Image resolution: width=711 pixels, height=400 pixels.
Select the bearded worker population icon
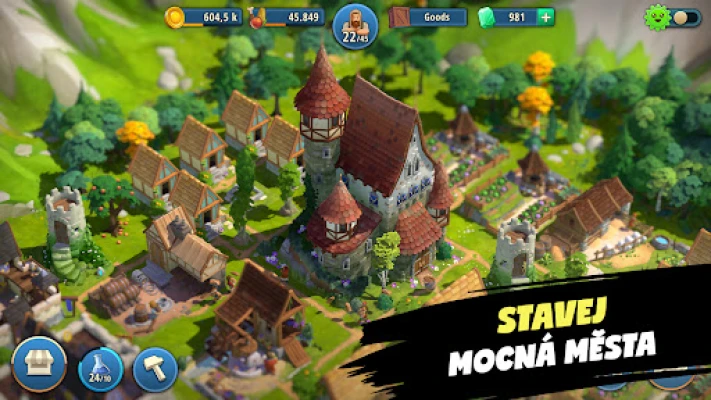(x=355, y=24)
